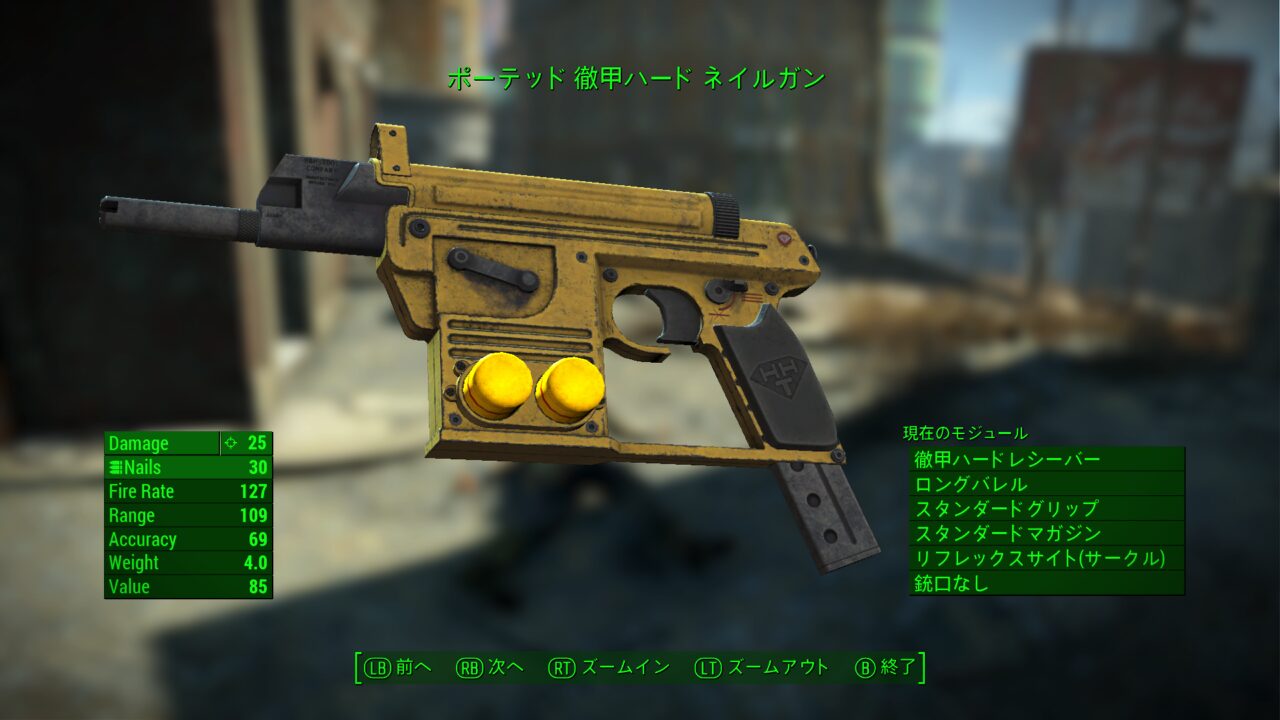
Task: Choose the ロングバレル module entry
Action: pyautogui.click(x=1046, y=484)
